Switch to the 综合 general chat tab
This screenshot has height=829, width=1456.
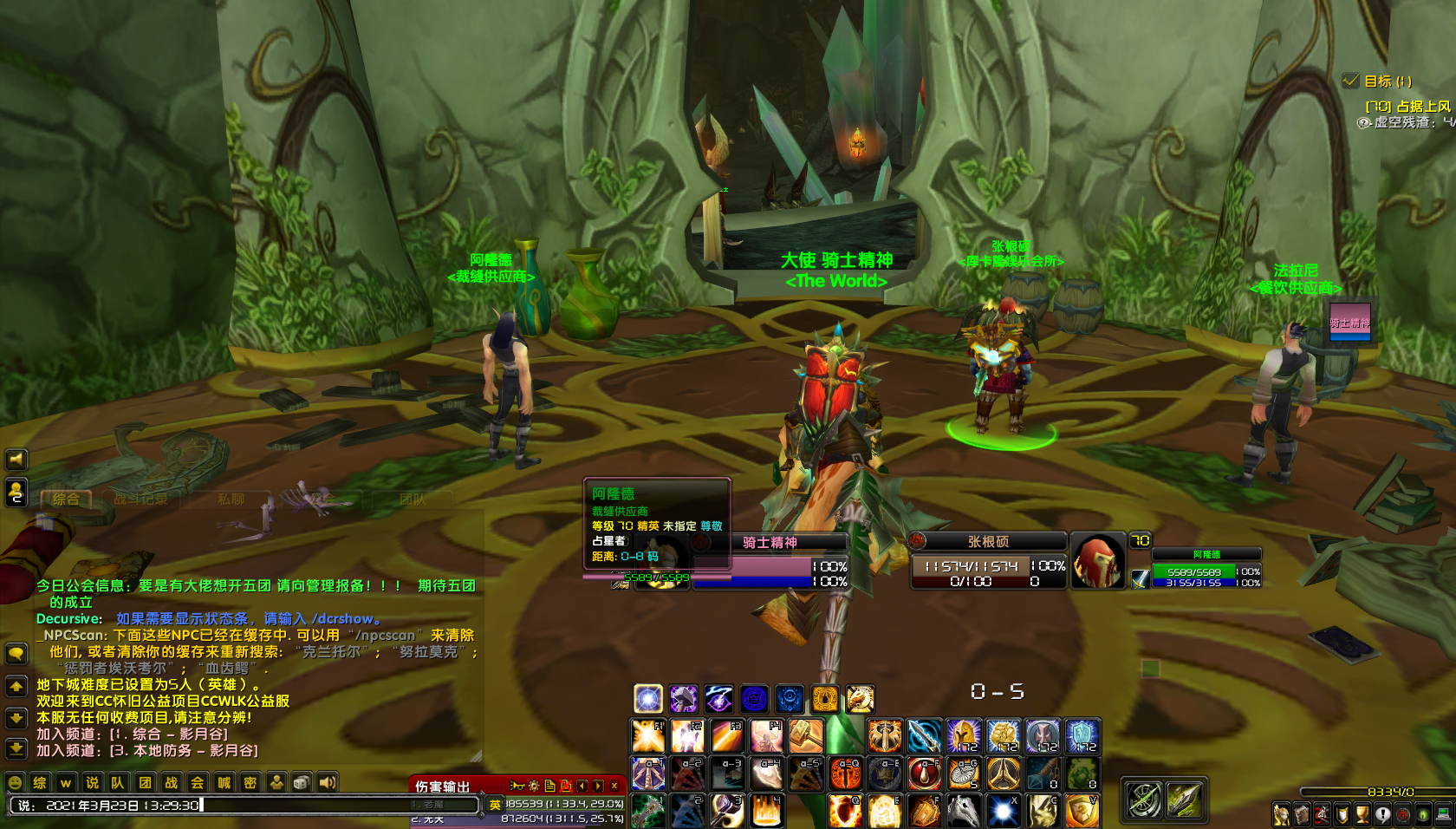click(66, 499)
